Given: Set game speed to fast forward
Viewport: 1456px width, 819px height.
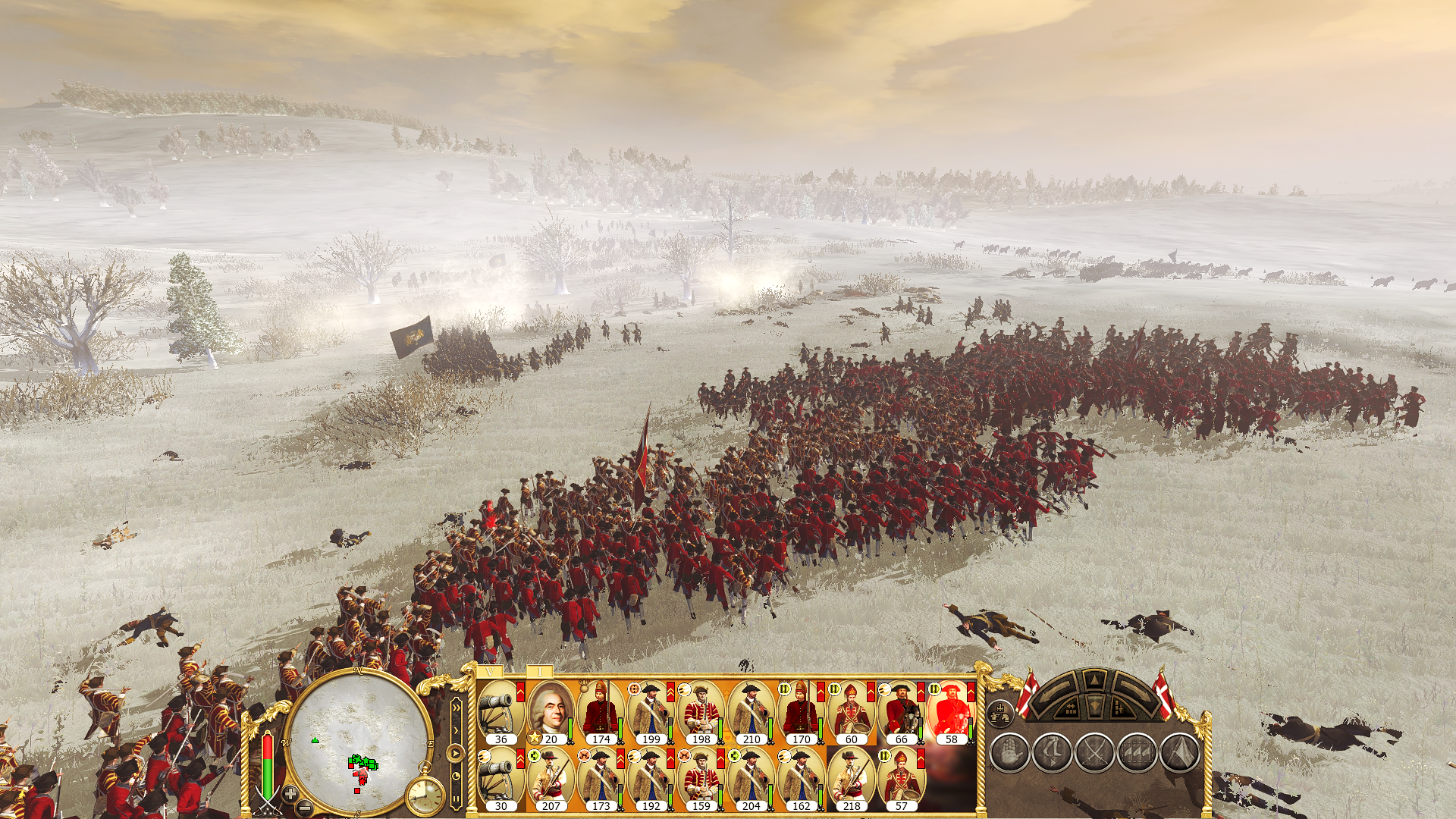Looking at the screenshot, I should 456,707.
